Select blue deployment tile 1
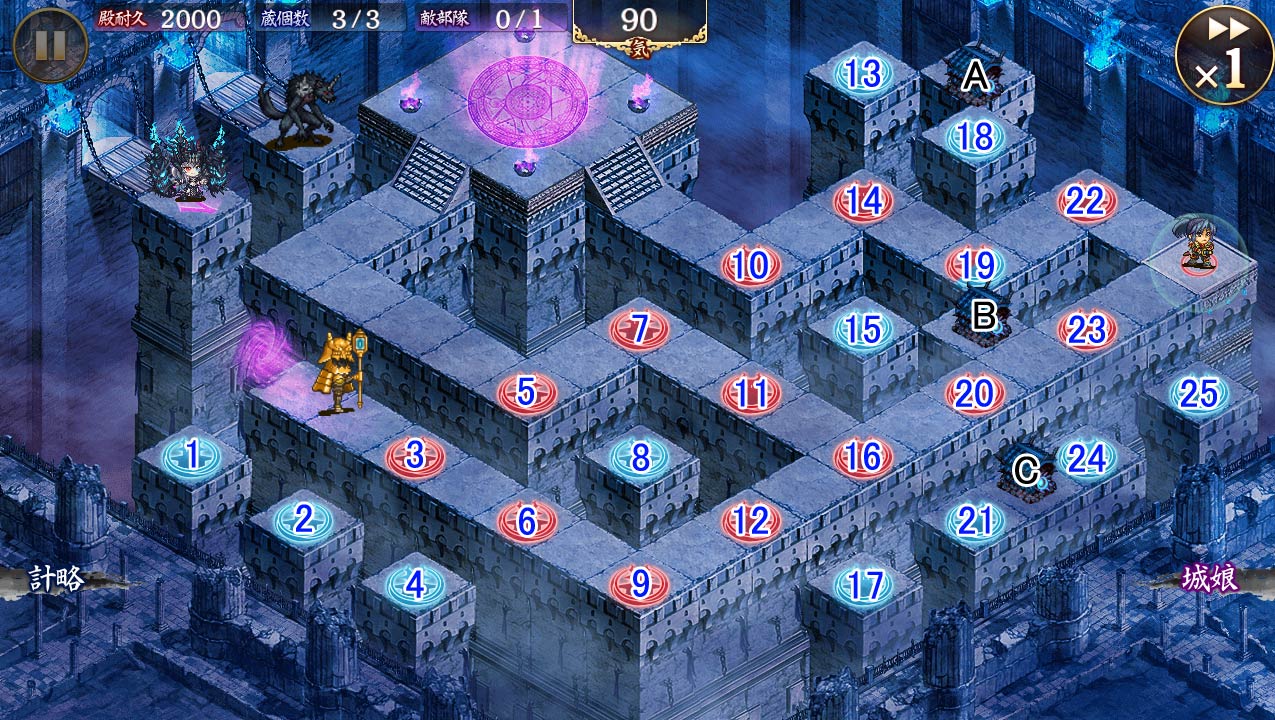The height and width of the screenshot is (720, 1275). (x=191, y=457)
